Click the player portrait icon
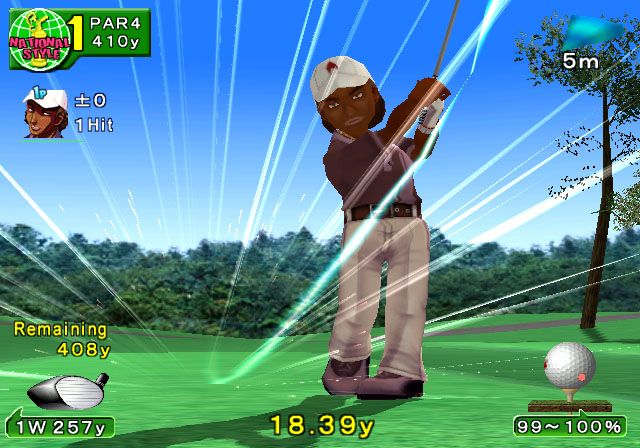The image size is (640, 448). point(42,110)
